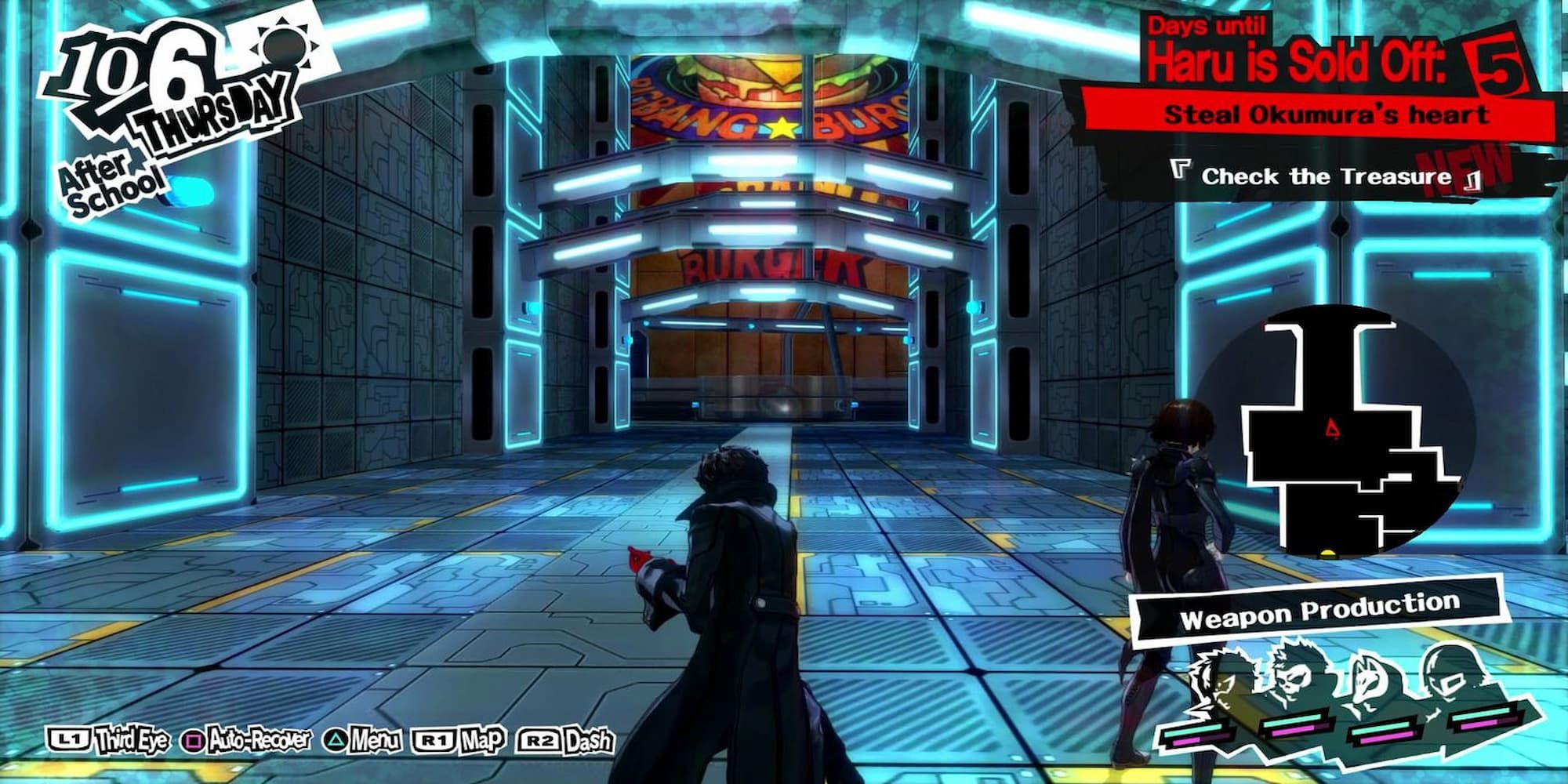The height and width of the screenshot is (784, 1568).
Task: Check the sunny weather icon
Action: [x=285, y=43]
